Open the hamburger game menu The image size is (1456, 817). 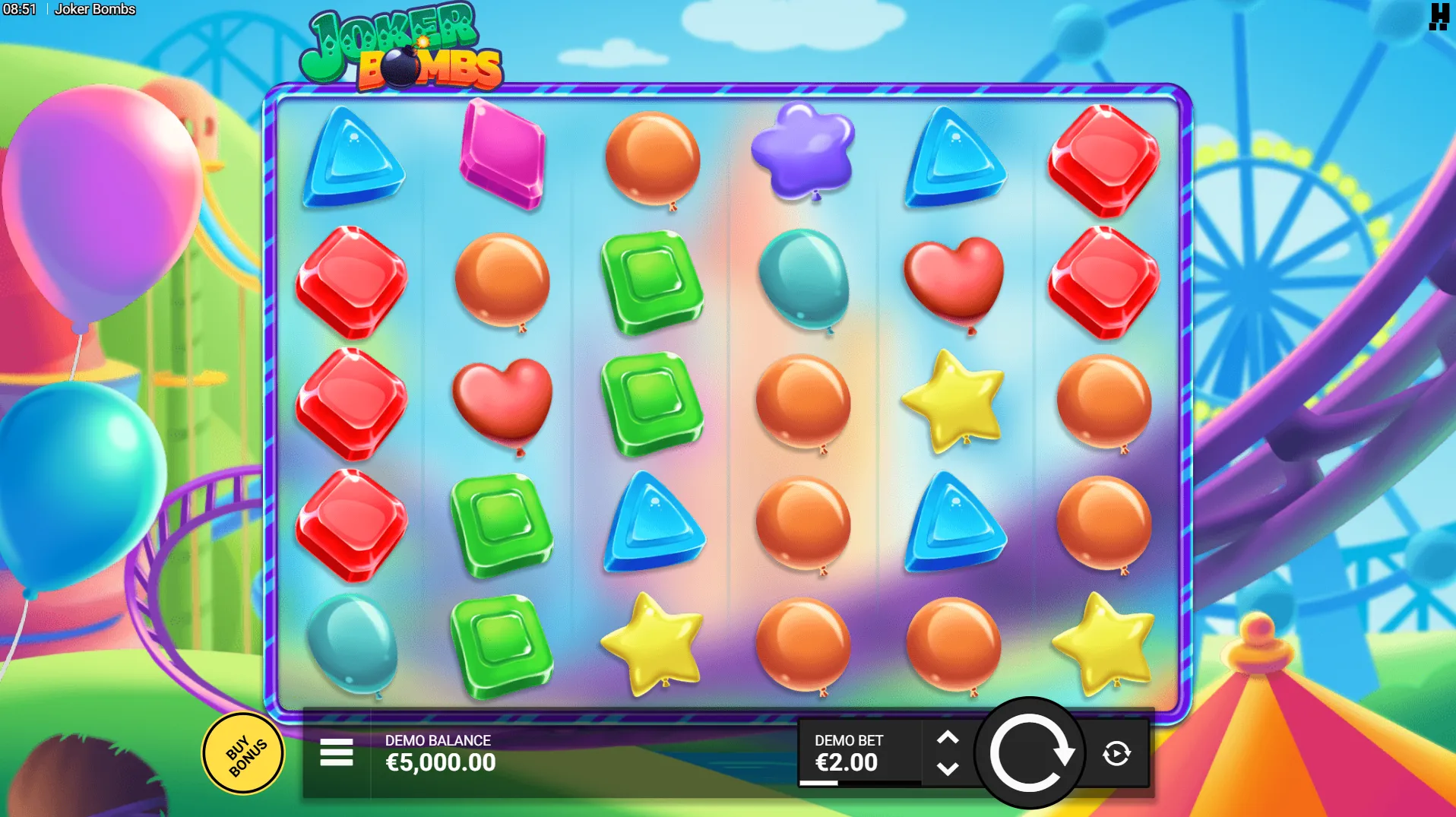pos(336,752)
